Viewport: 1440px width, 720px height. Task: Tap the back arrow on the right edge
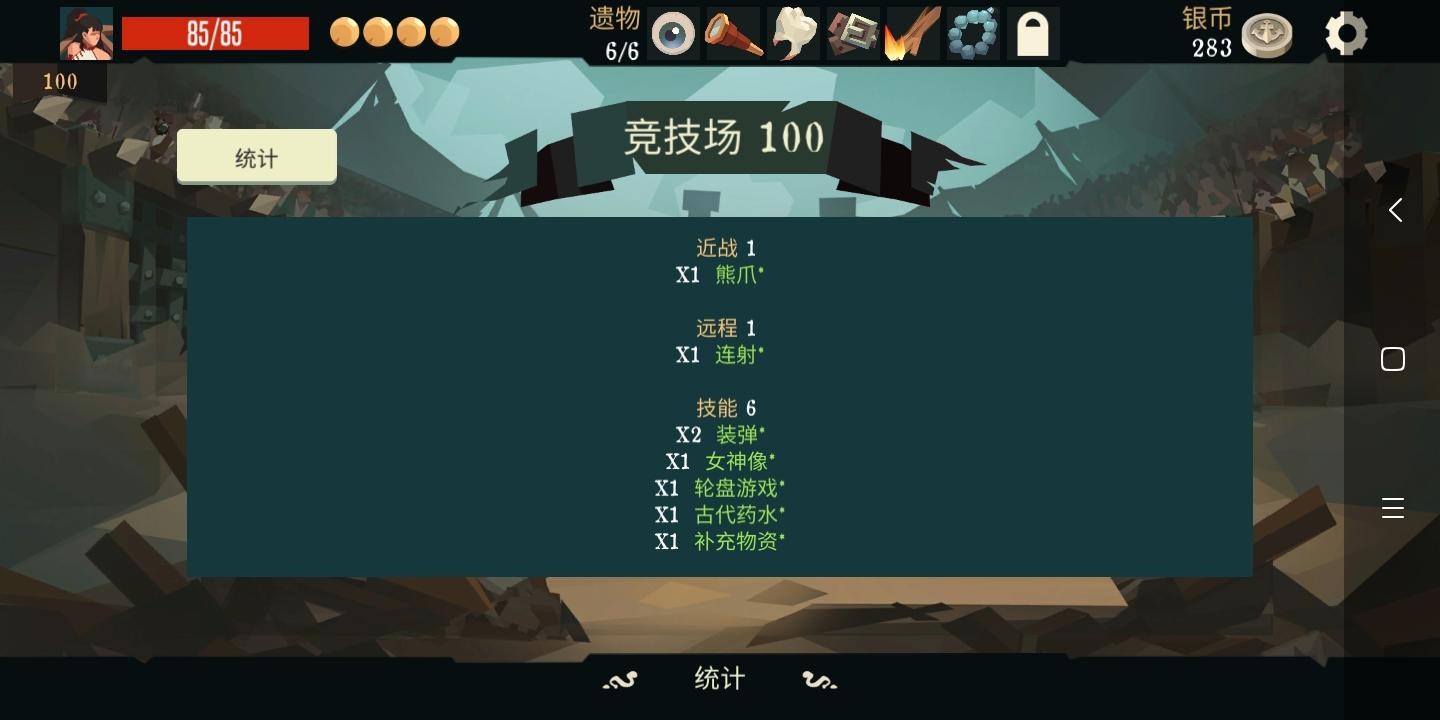(x=1394, y=210)
